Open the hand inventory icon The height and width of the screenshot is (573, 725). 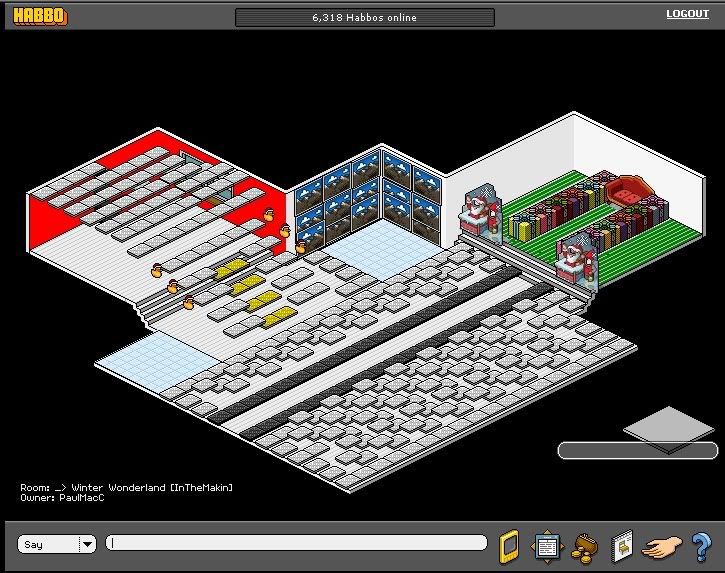coord(661,546)
